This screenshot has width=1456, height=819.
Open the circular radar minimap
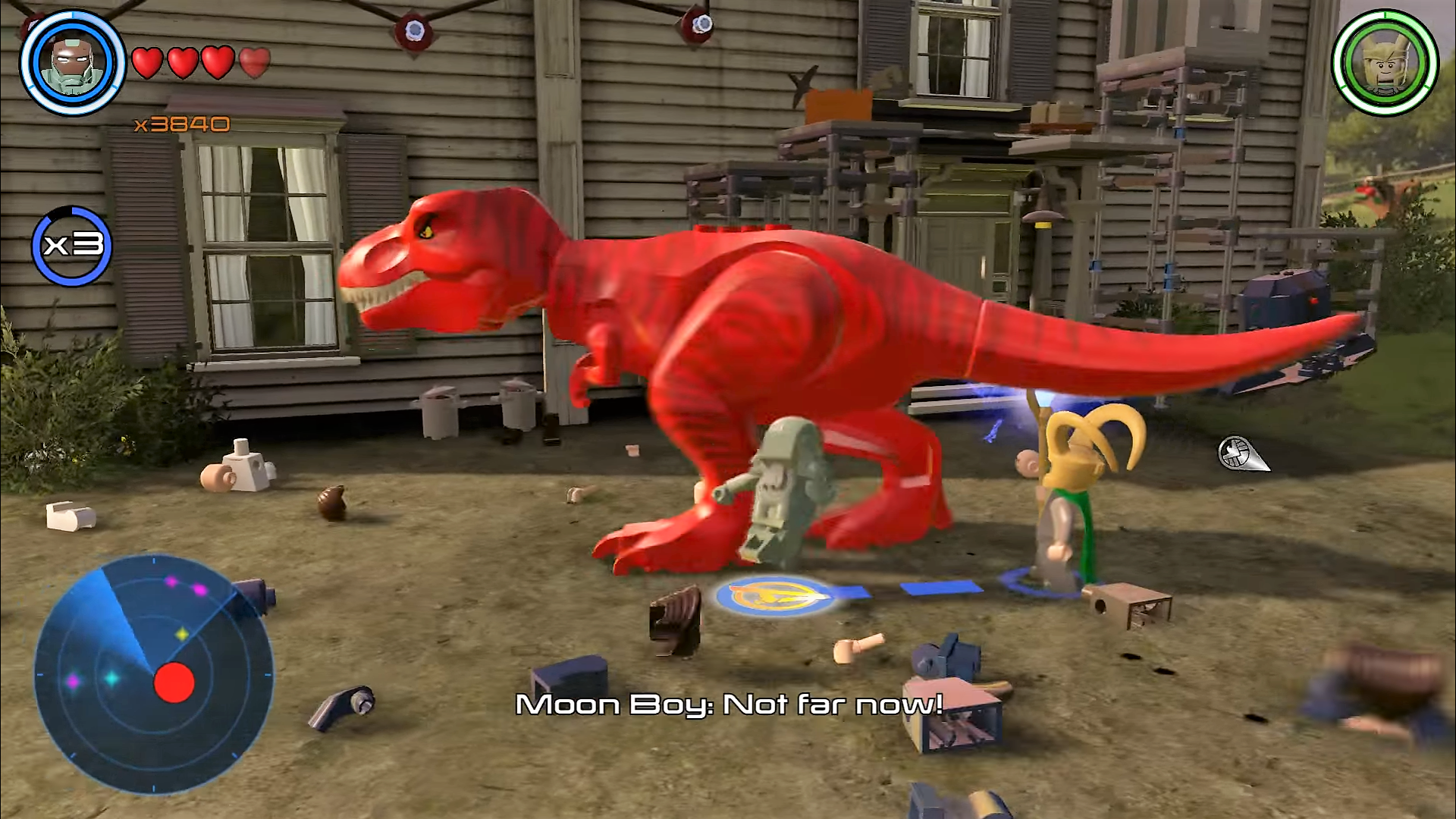click(152, 673)
